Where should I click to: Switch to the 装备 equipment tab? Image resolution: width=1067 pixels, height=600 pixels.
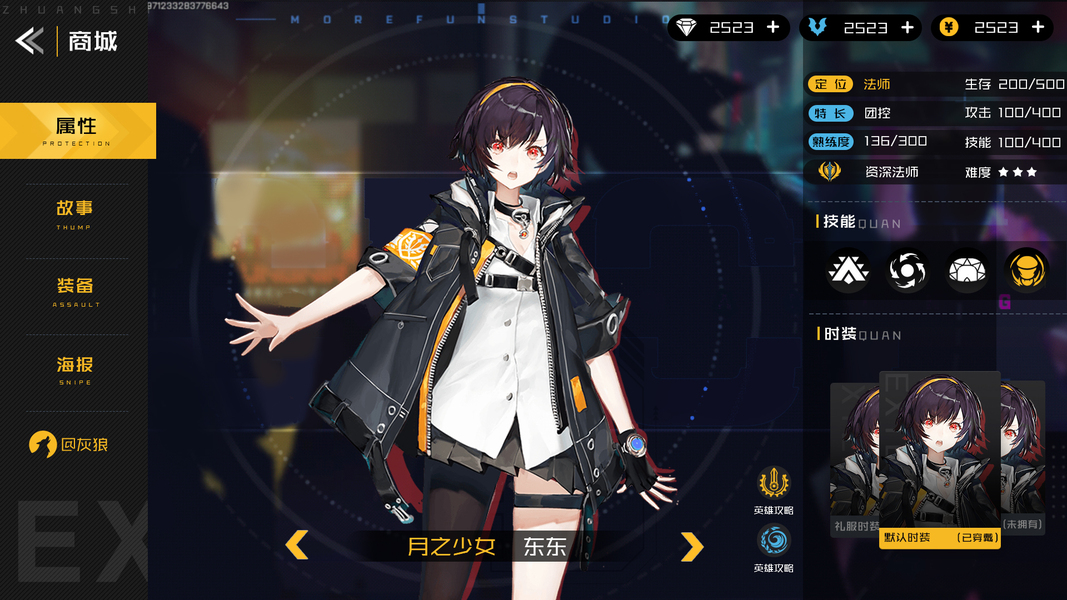pos(74,289)
